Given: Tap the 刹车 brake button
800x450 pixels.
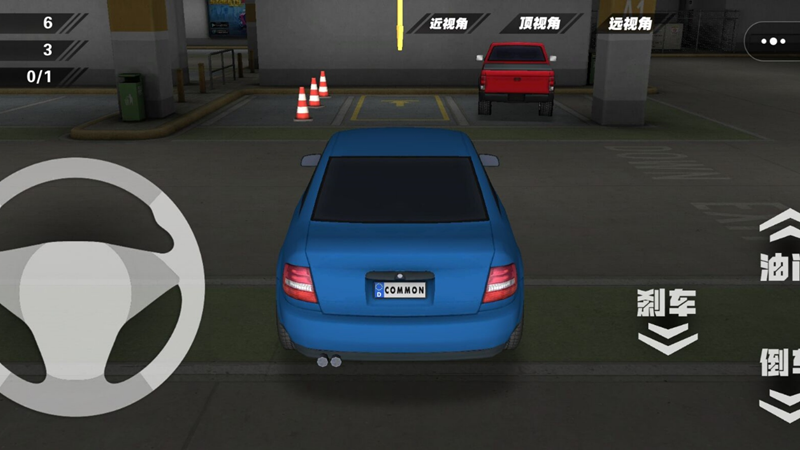Looking at the screenshot, I should (x=667, y=320).
